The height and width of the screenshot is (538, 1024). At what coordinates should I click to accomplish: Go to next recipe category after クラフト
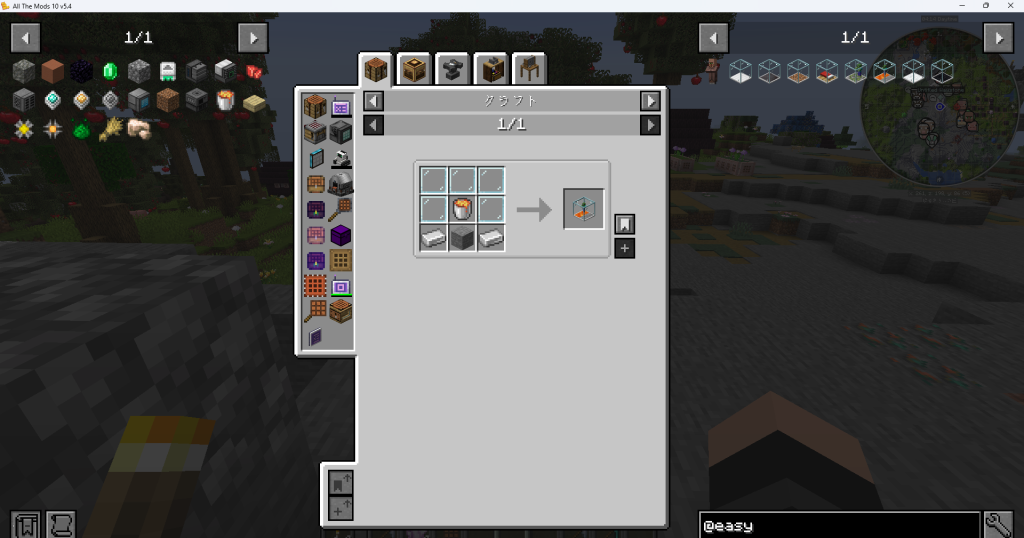(x=651, y=101)
